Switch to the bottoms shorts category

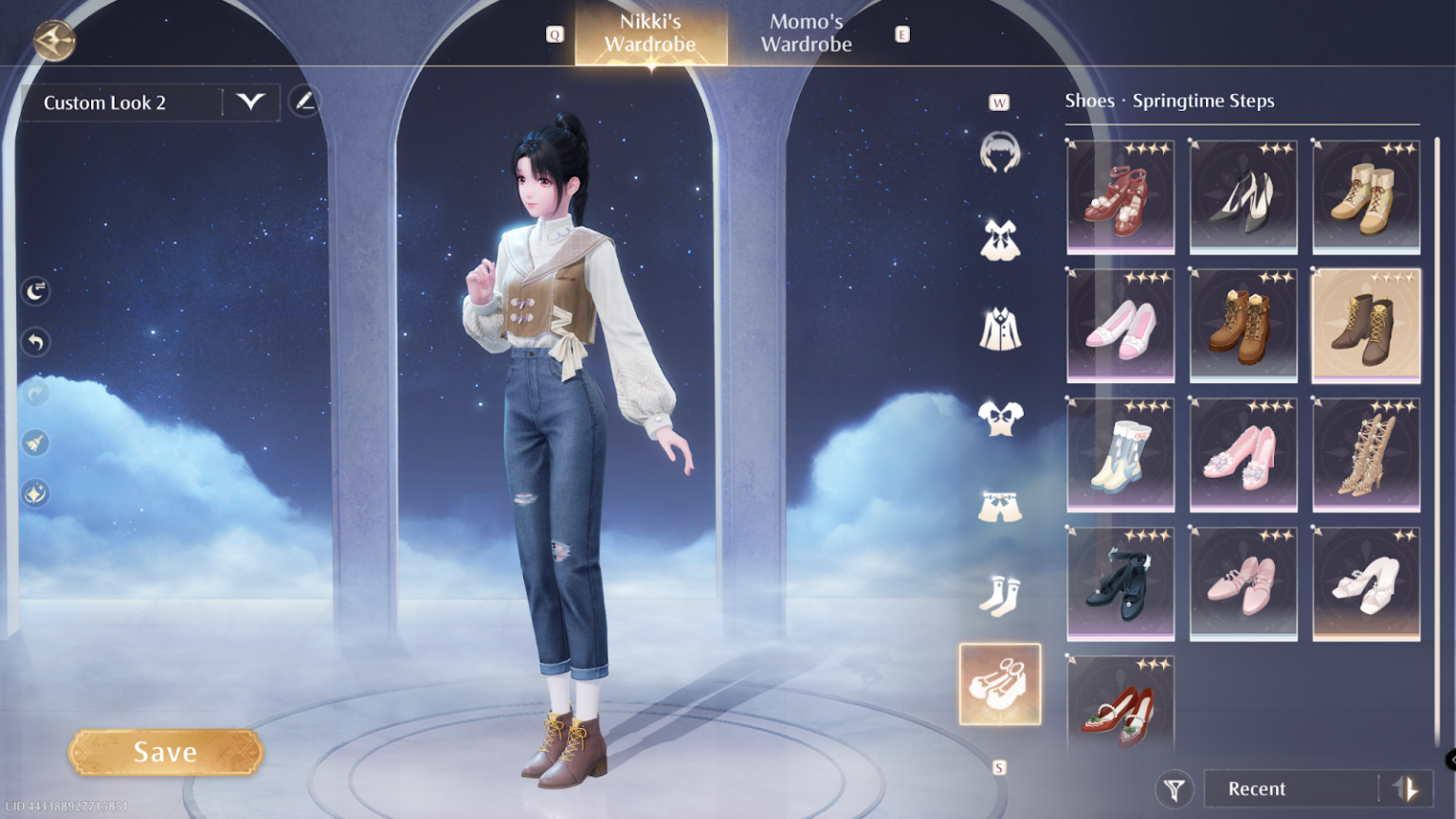pyautogui.click(x=999, y=507)
